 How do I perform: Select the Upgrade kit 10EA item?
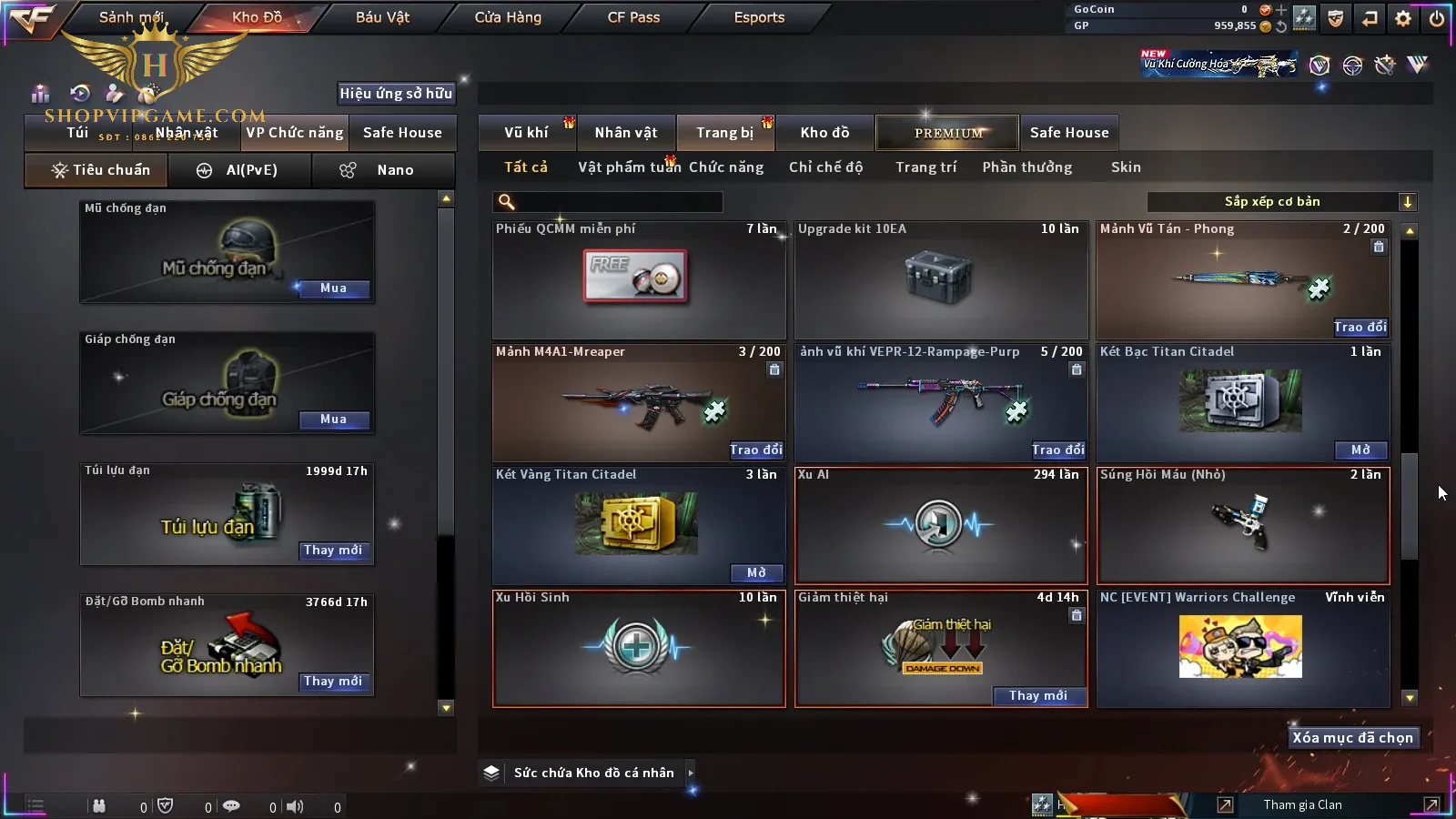click(x=941, y=280)
